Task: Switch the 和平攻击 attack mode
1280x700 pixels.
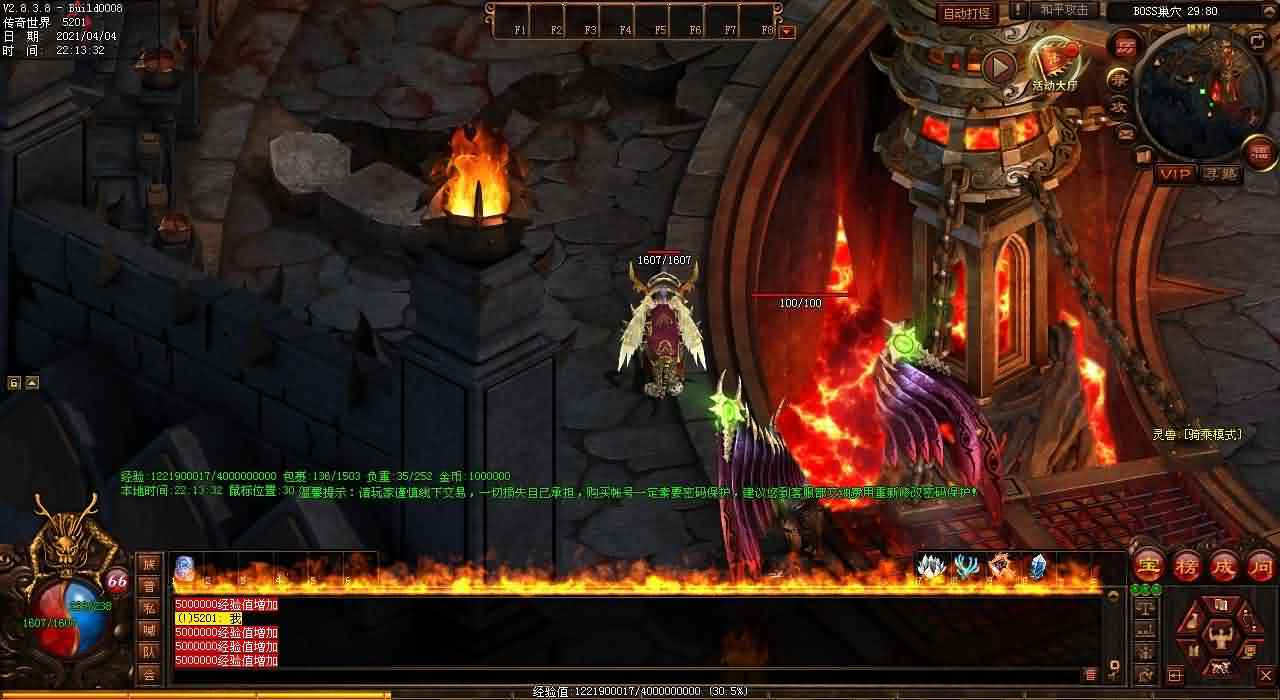Action: click(x=1064, y=10)
